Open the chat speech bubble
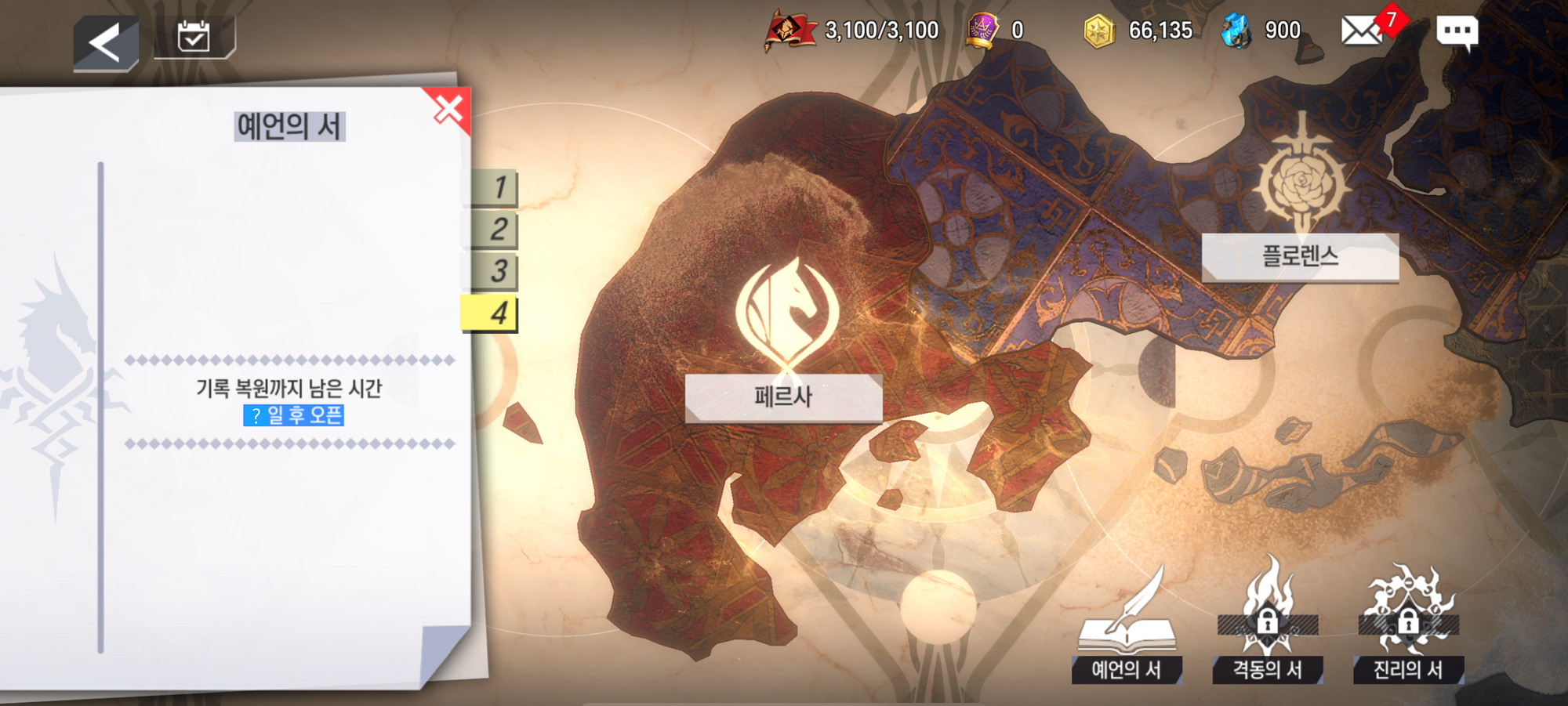This screenshot has height=706, width=1568. pos(1457,31)
